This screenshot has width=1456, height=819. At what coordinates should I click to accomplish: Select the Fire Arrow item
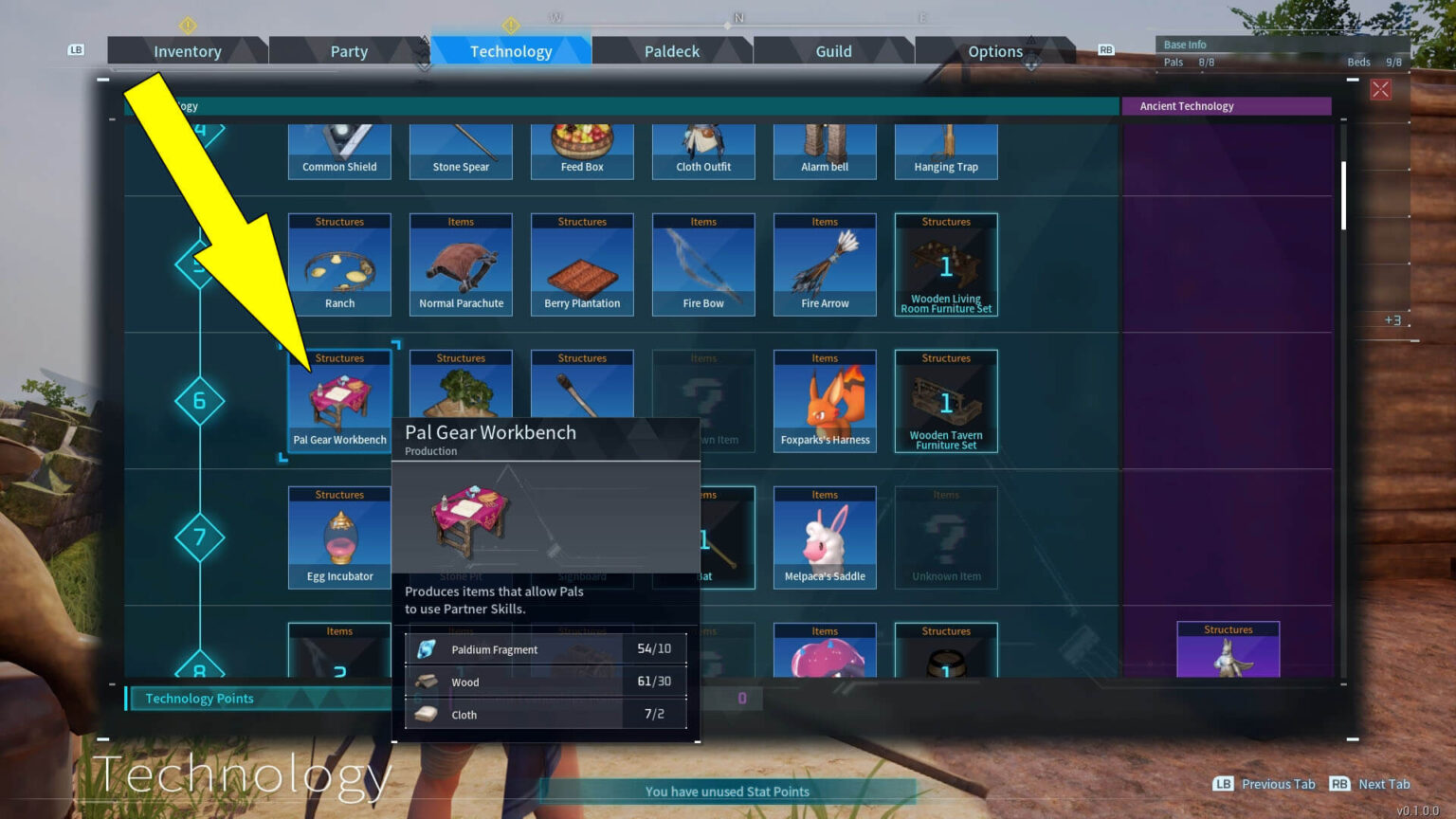click(824, 264)
